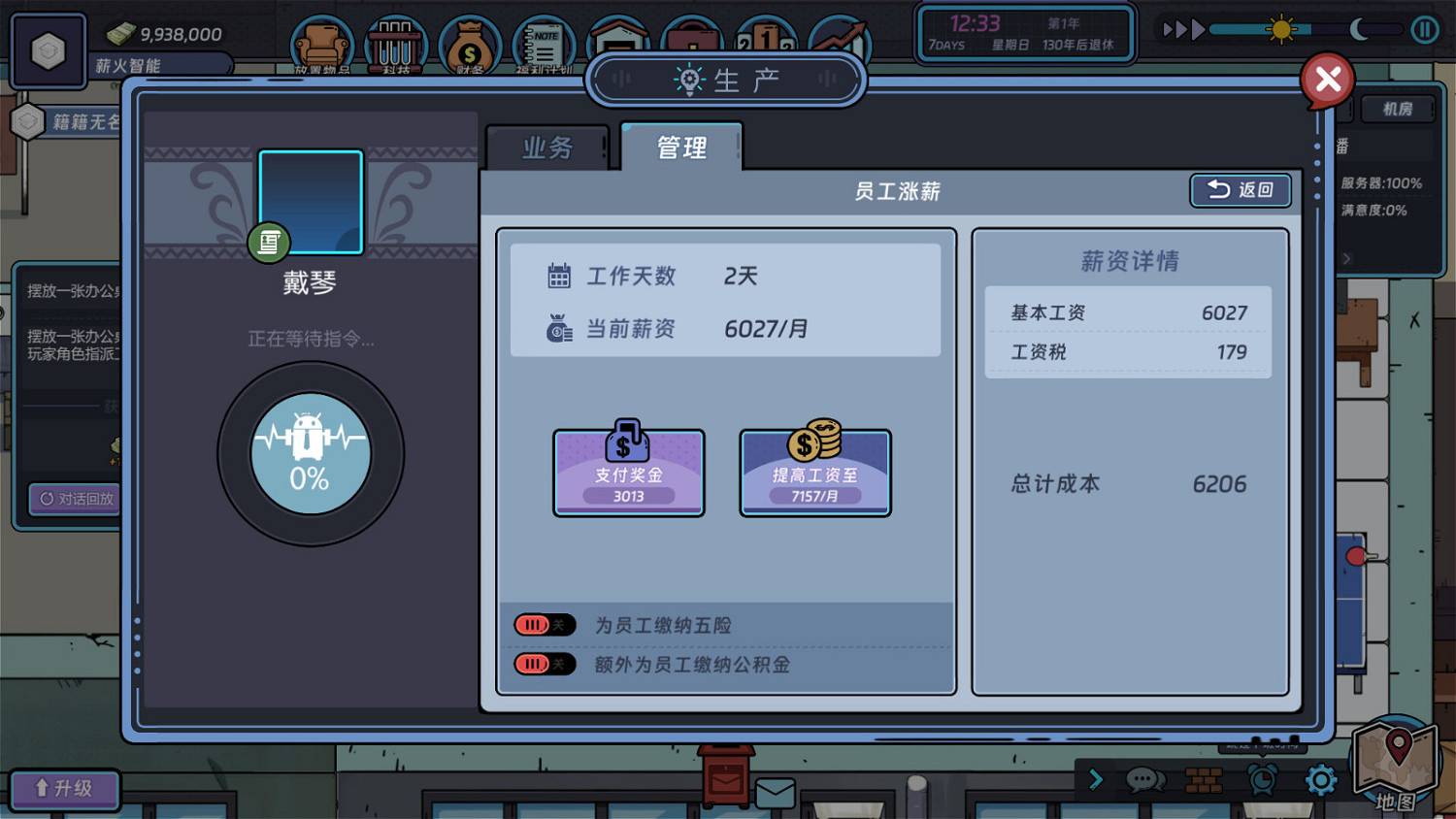
Task: Pay the 3013 bonus via 支付奖金 button
Action: point(628,473)
